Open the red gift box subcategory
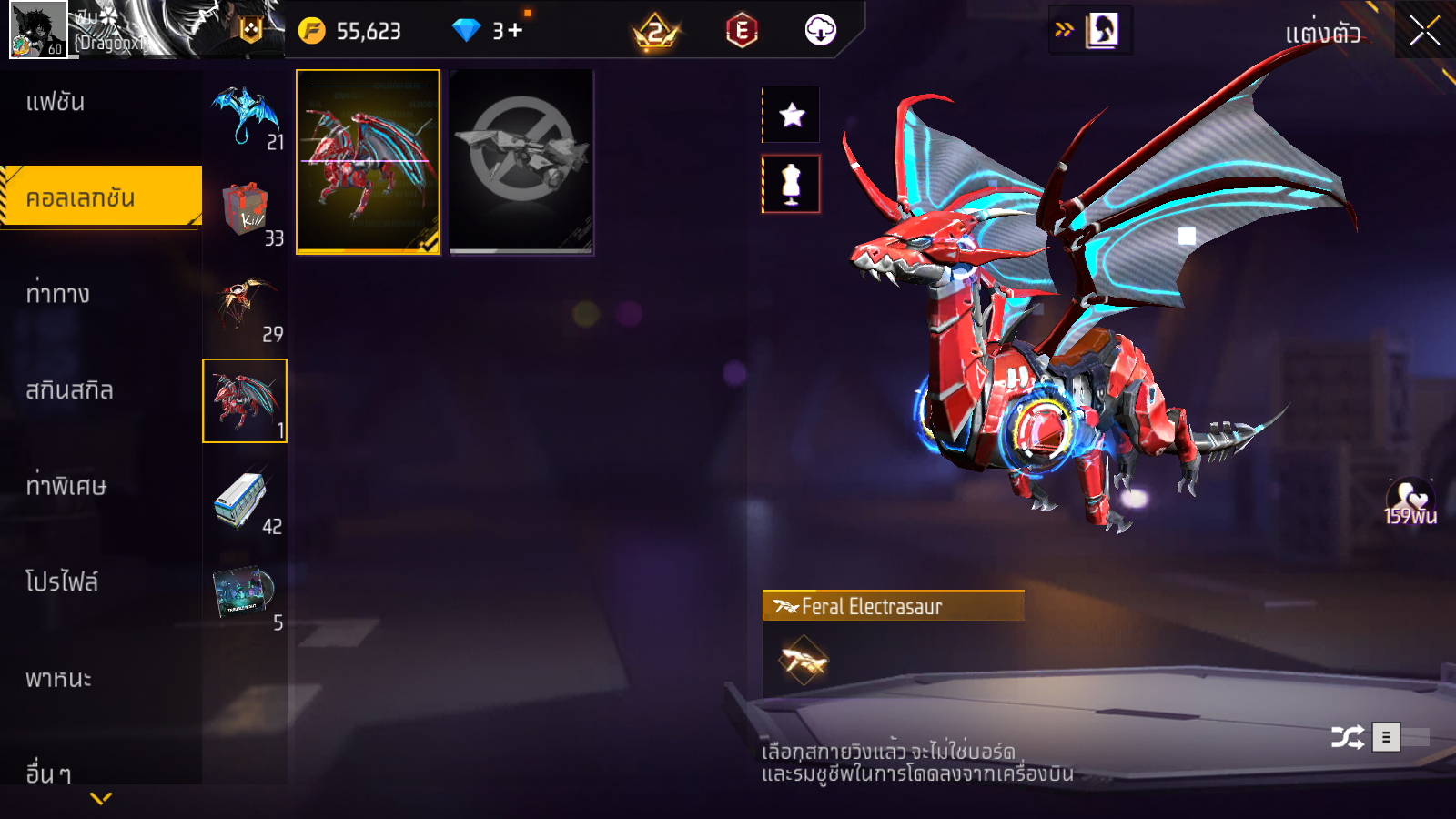The height and width of the screenshot is (819, 1456). pyautogui.click(x=245, y=211)
